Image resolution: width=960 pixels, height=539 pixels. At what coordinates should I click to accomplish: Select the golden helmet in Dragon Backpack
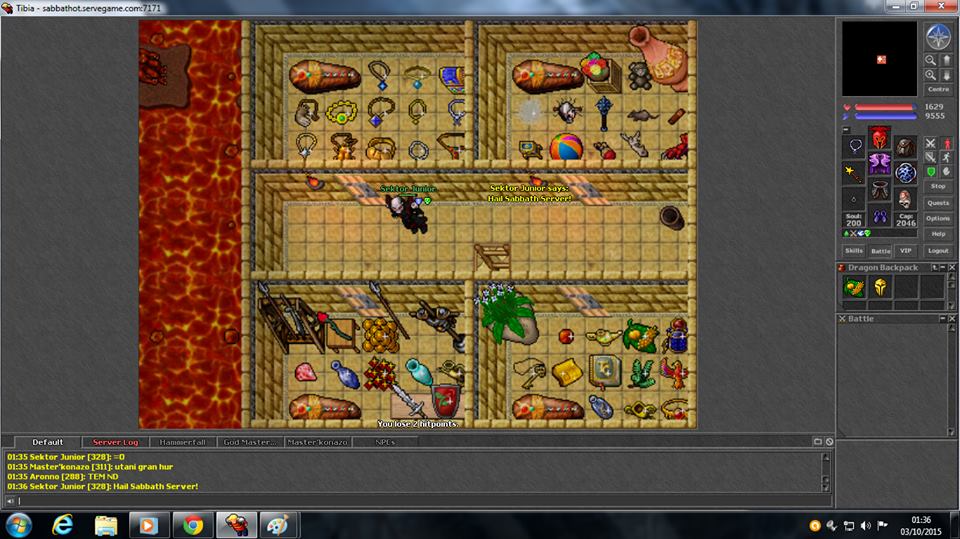880,287
